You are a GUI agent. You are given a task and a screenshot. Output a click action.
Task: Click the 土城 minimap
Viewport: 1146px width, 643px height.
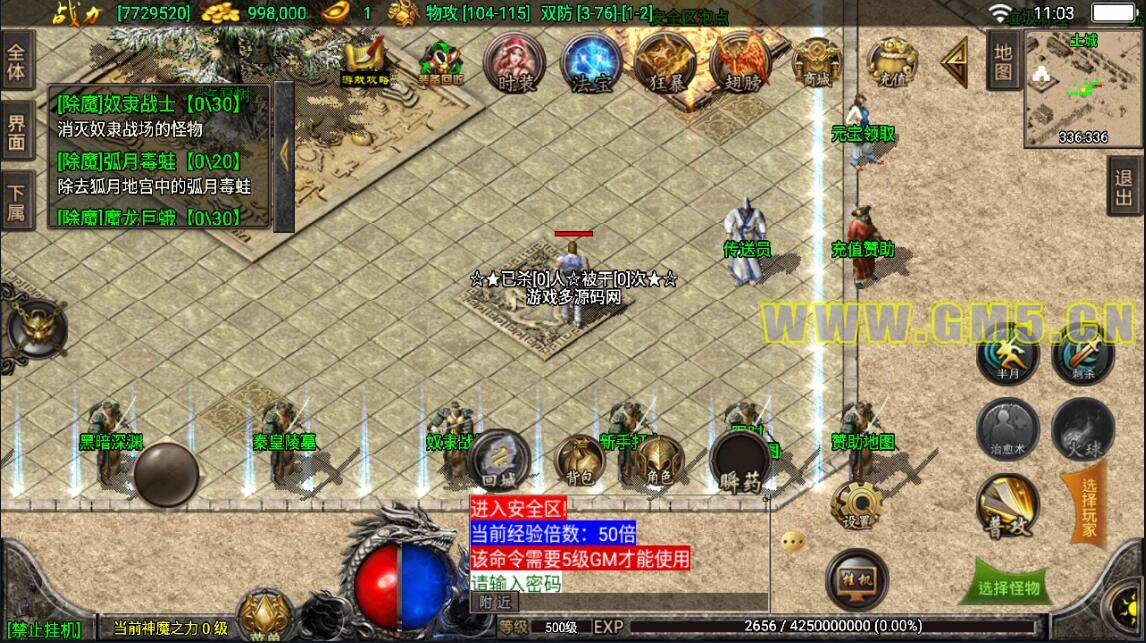click(1082, 90)
